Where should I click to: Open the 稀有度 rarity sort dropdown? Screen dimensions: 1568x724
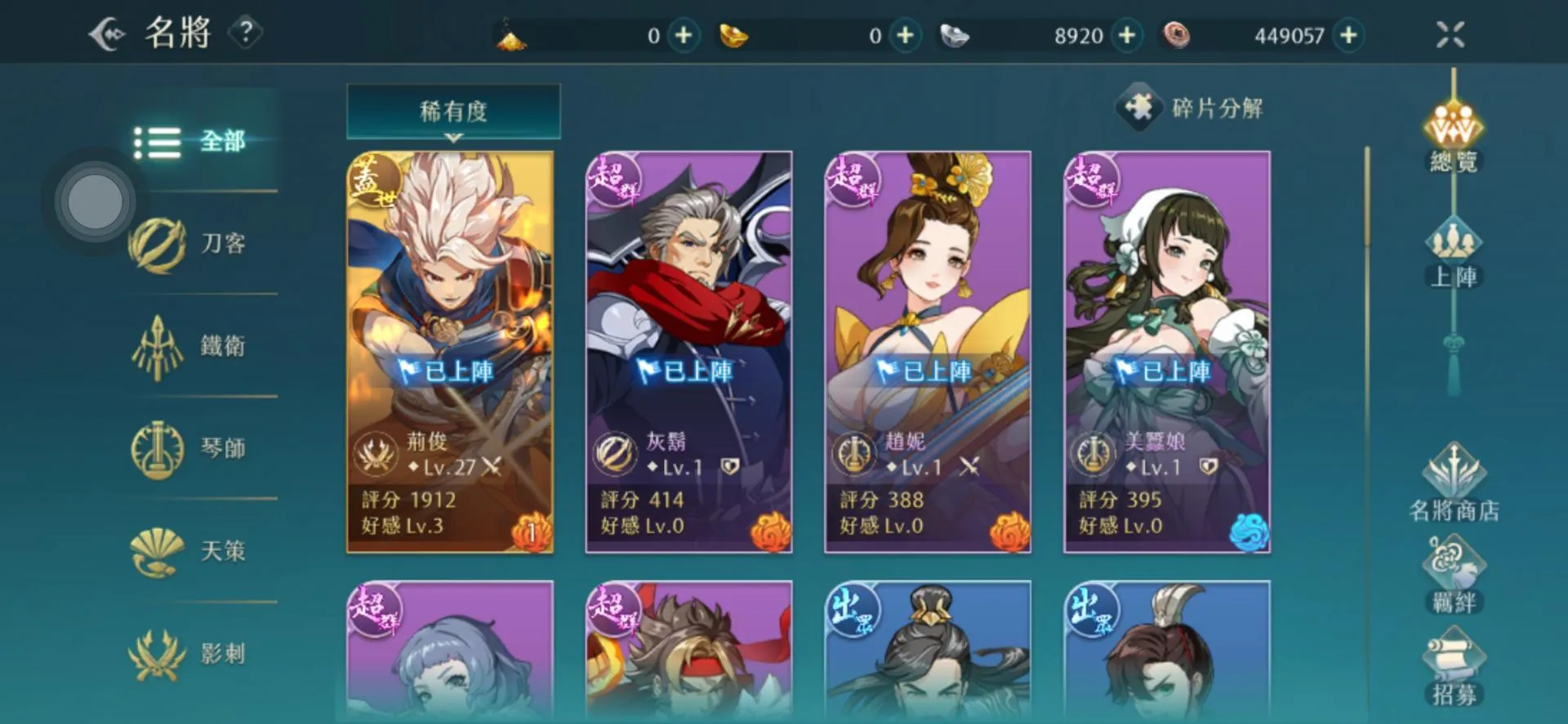pyautogui.click(x=453, y=111)
